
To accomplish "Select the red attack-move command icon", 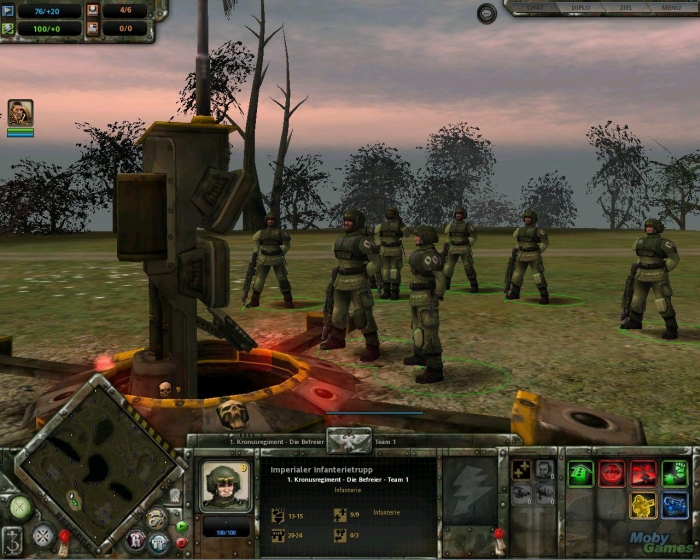I will click(x=643, y=473).
